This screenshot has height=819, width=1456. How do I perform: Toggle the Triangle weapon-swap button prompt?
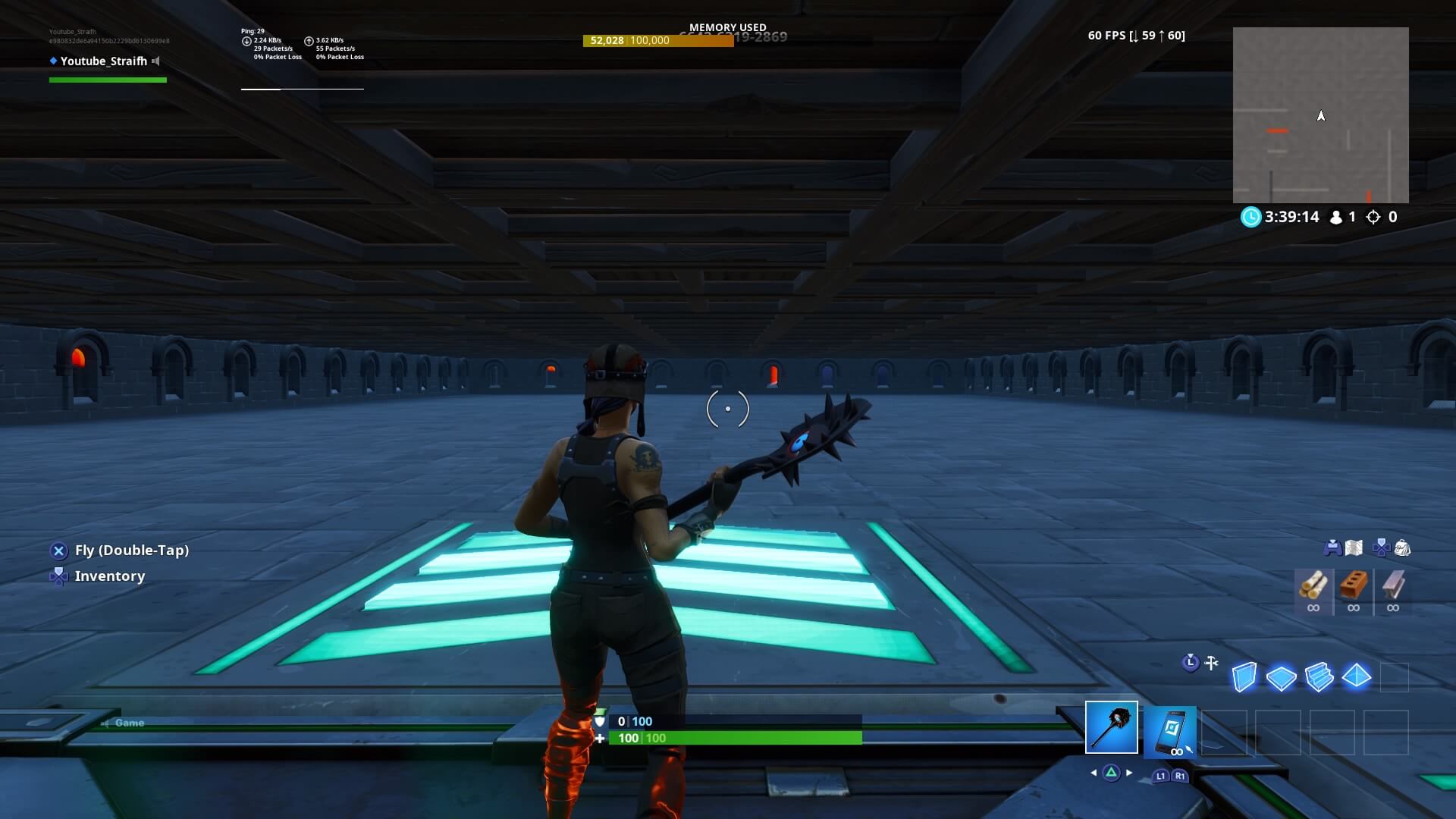tap(1112, 773)
